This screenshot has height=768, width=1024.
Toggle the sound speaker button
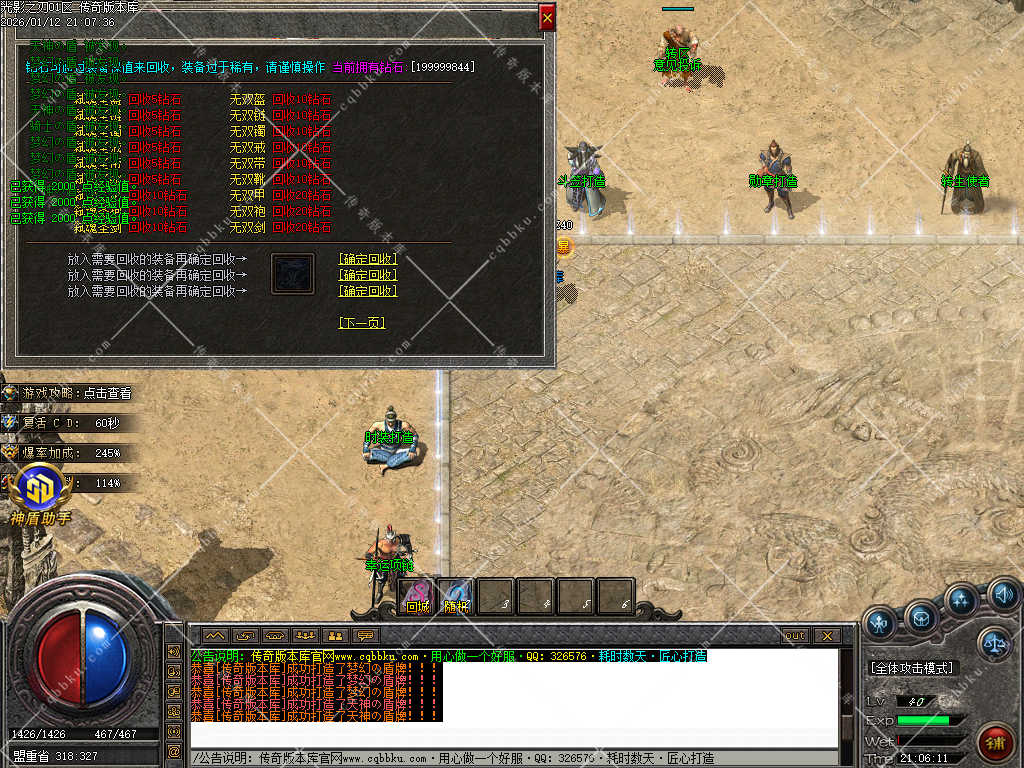click(1003, 598)
